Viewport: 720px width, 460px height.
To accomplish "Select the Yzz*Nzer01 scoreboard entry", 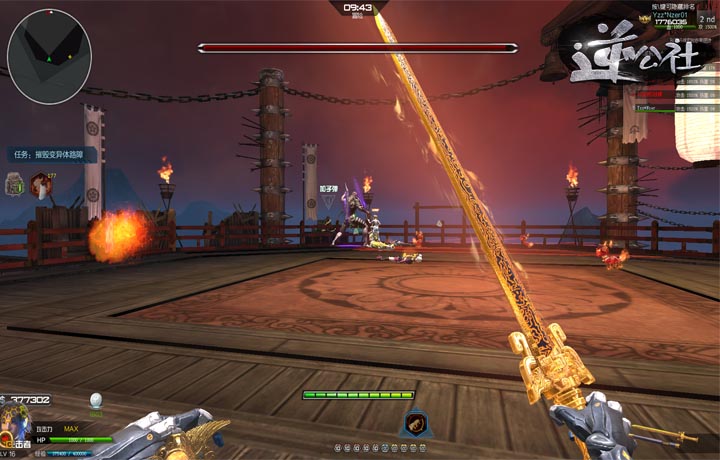I will click(671, 16).
